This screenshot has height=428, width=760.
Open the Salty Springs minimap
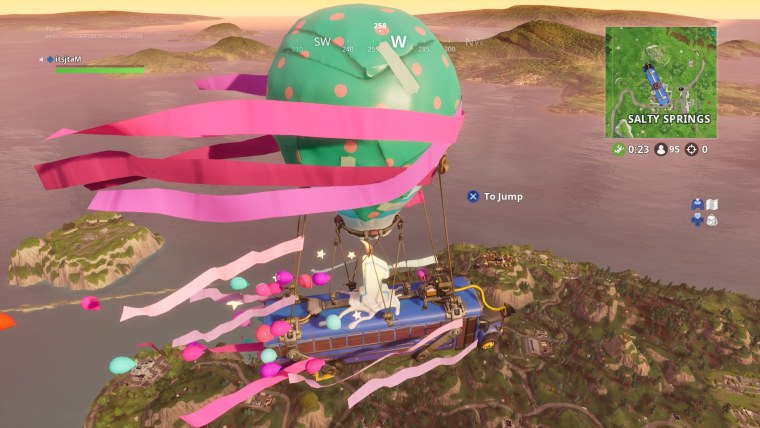[x=660, y=81]
